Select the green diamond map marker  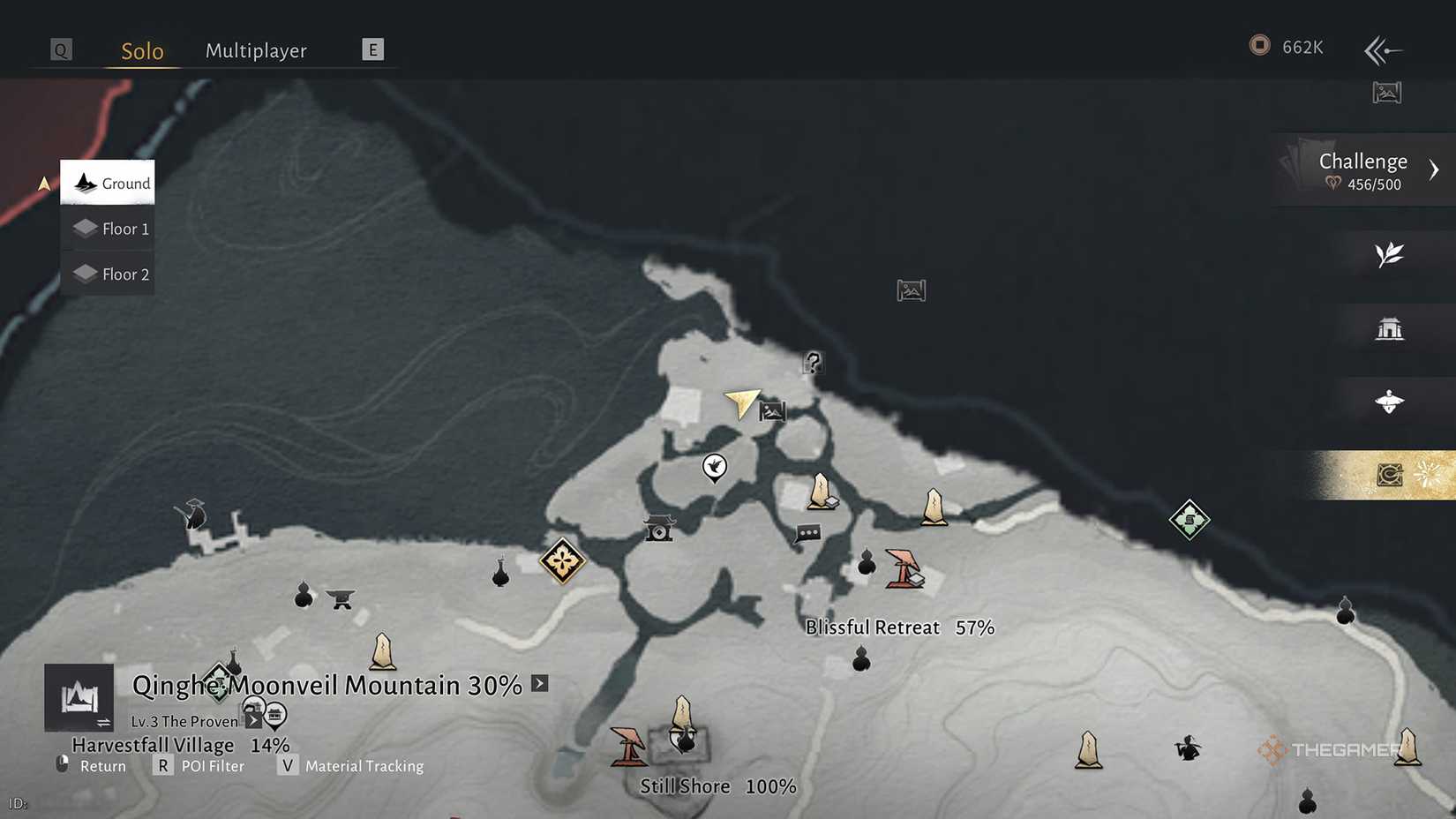point(1189,520)
